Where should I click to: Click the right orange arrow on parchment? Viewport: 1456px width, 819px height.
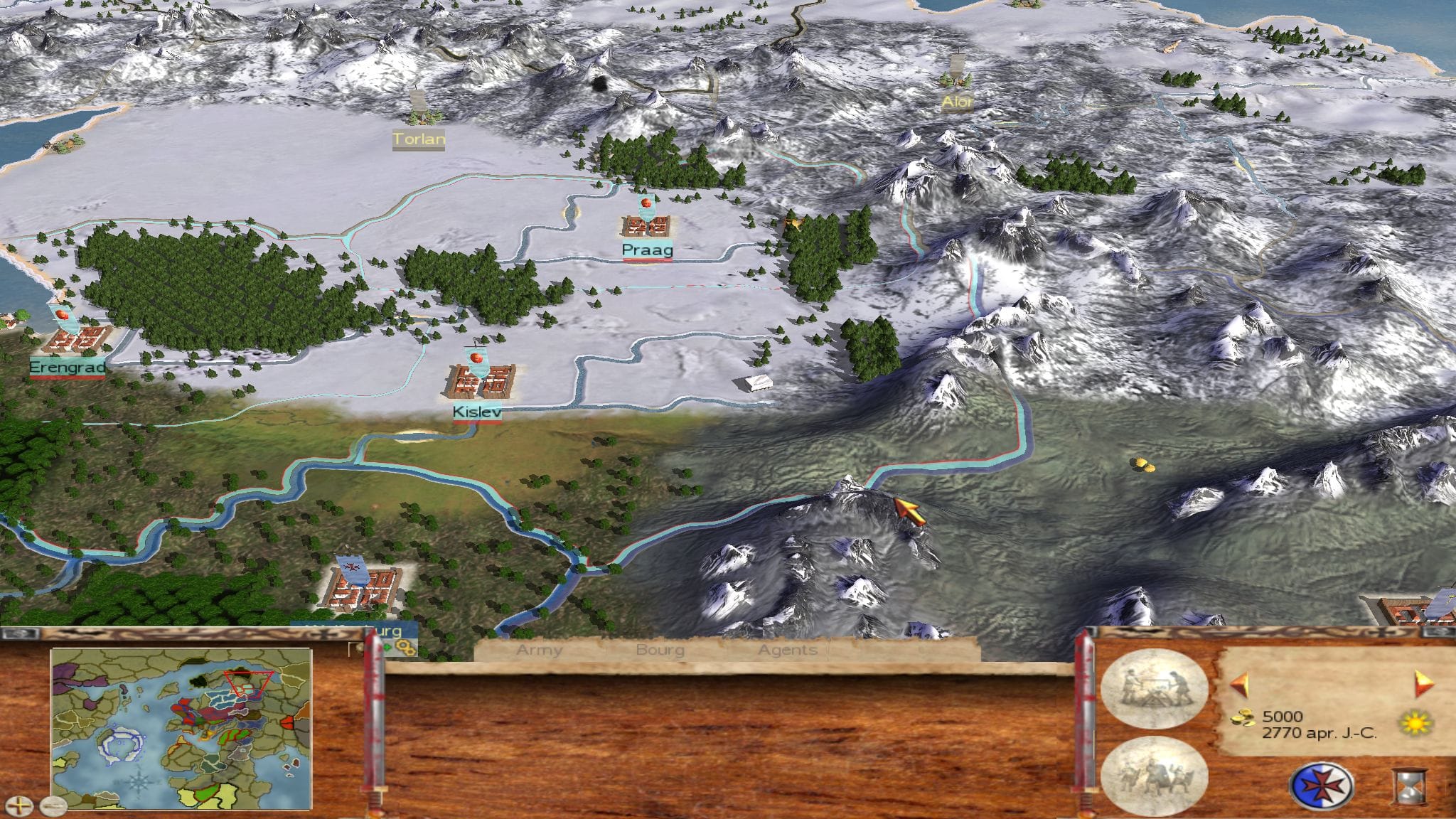[x=1424, y=684]
